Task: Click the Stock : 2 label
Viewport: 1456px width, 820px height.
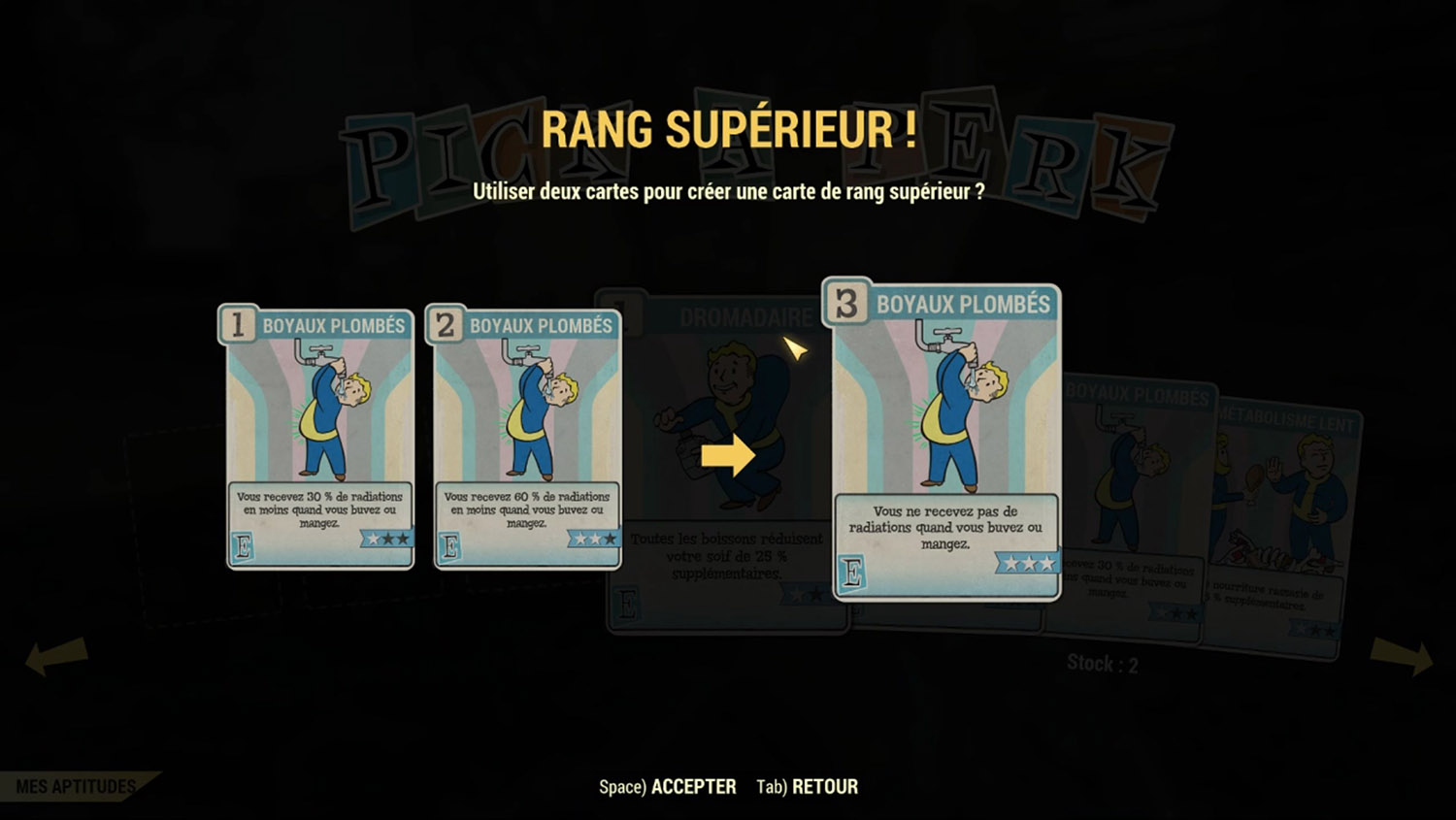Action: pyautogui.click(x=1100, y=664)
